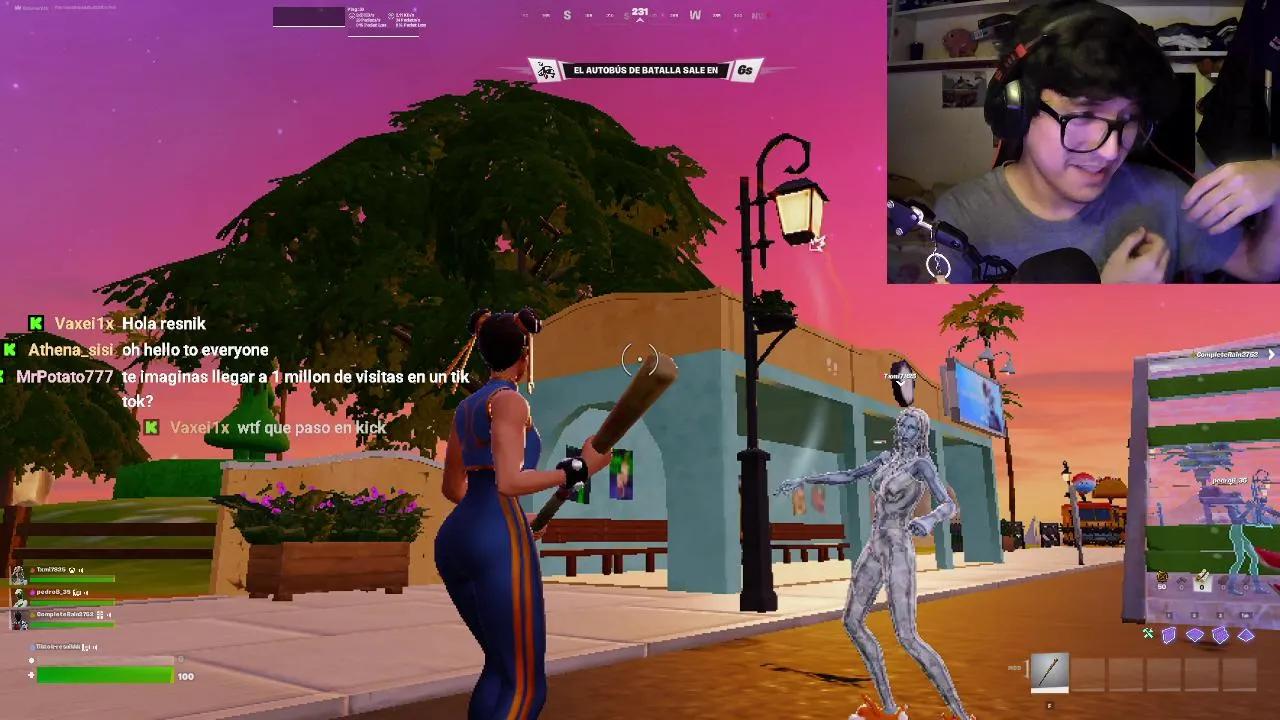Select the roof building piece
The width and height of the screenshot is (1280, 720).
point(1247,635)
